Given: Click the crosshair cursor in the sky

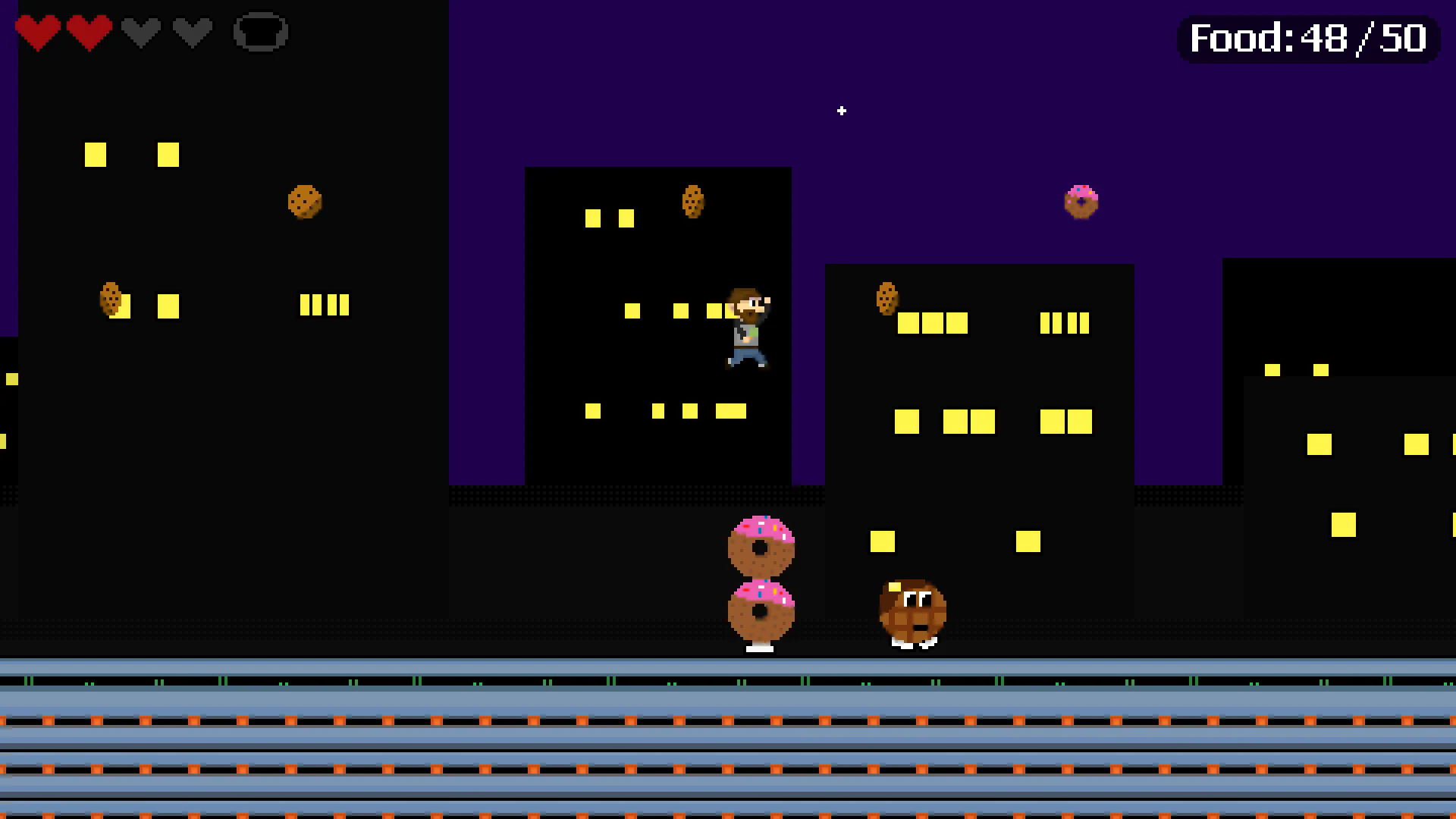Looking at the screenshot, I should coord(842,111).
